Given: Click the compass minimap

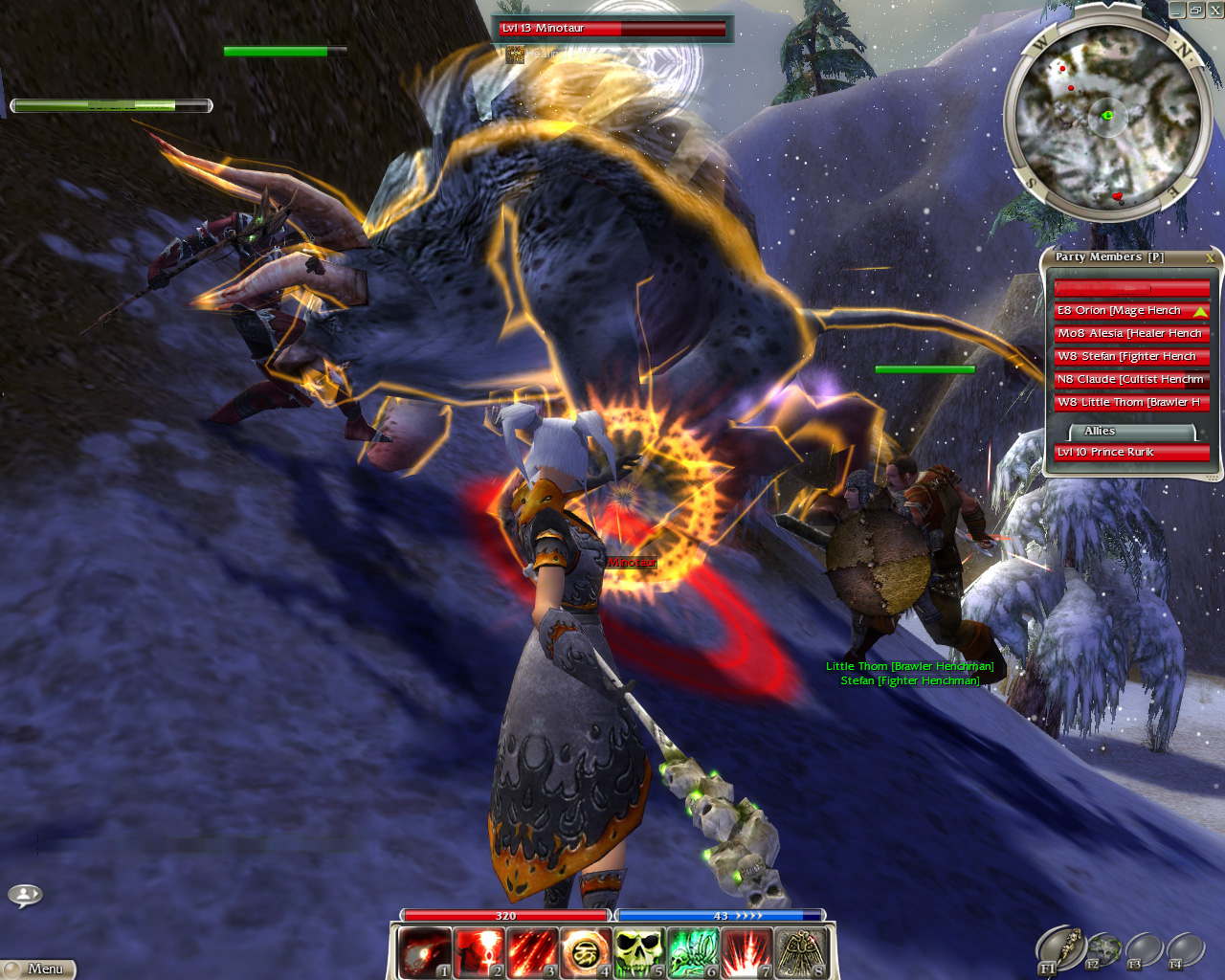Looking at the screenshot, I should (1106, 117).
